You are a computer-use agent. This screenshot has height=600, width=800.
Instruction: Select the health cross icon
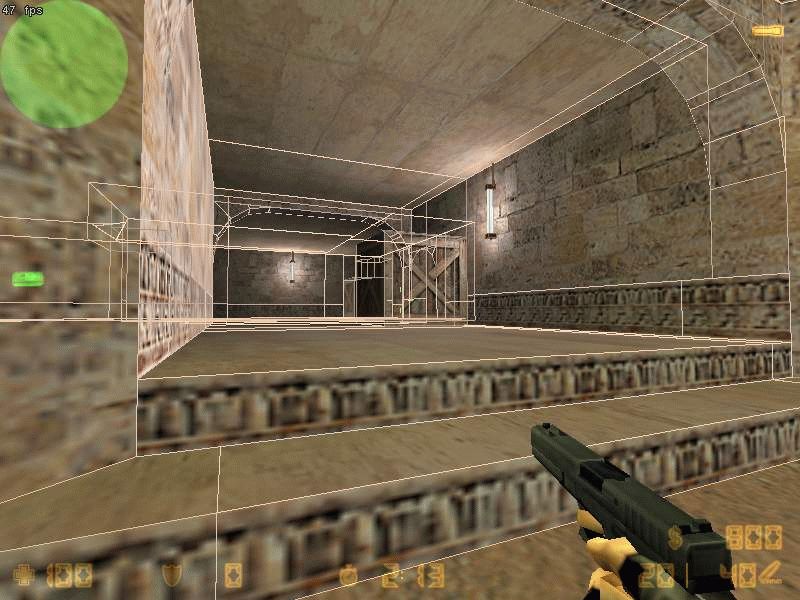[x=24, y=575]
